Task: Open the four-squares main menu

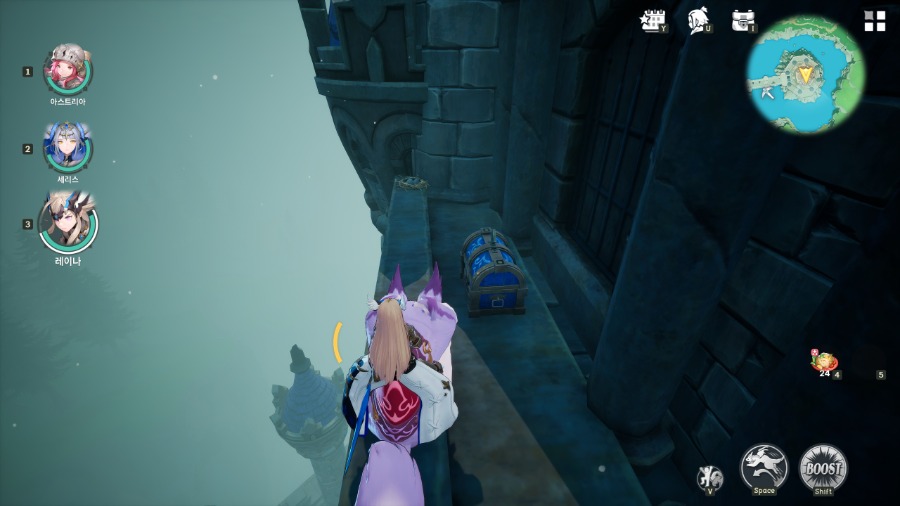Action: (875, 21)
